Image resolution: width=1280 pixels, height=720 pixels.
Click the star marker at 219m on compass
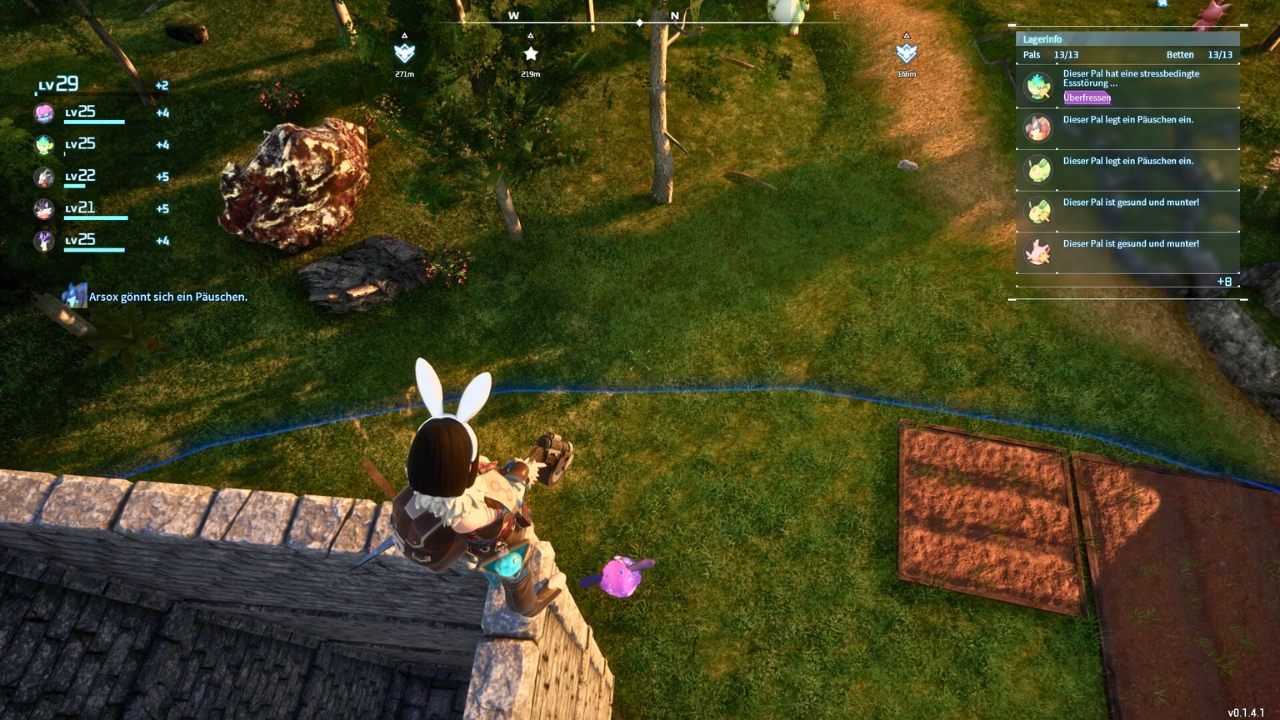pyautogui.click(x=531, y=53)
